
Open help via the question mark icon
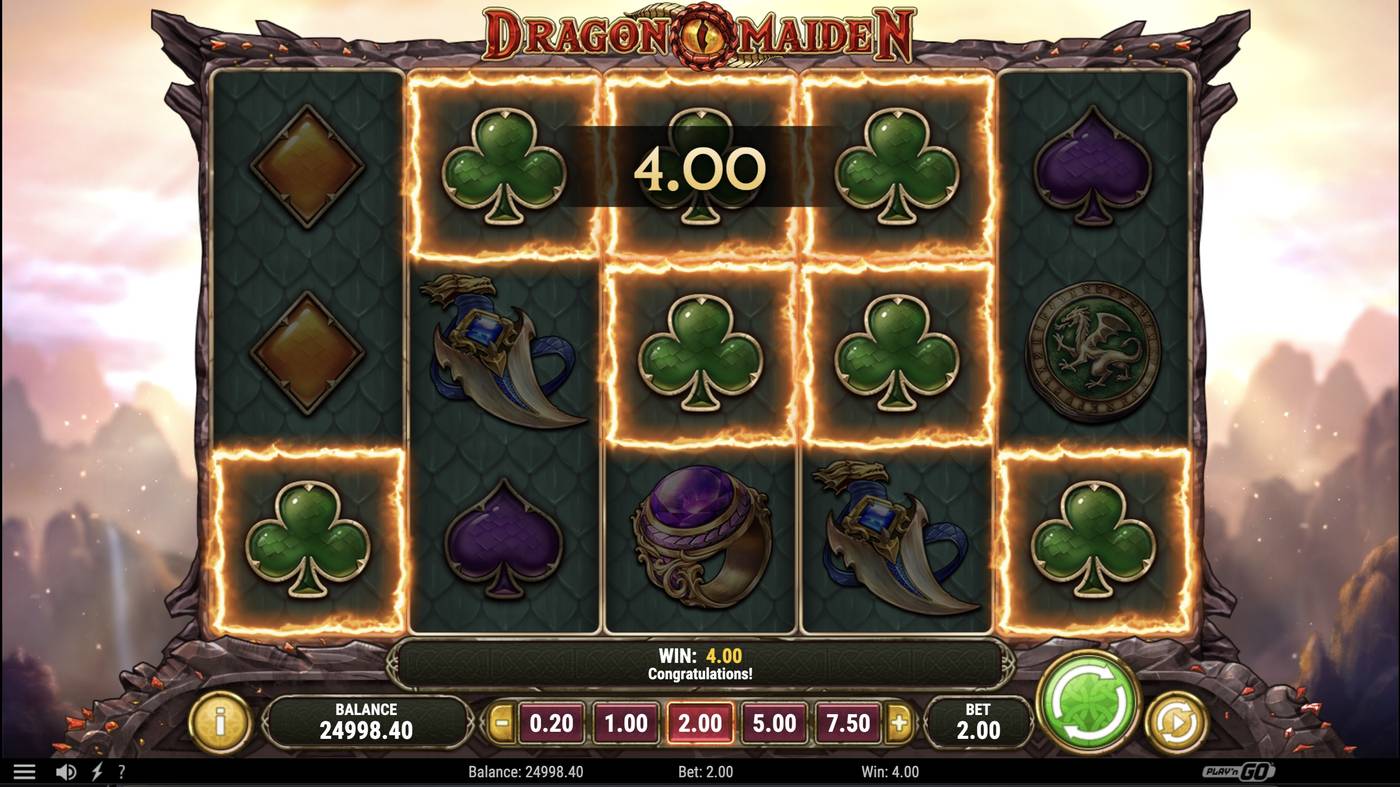pos(121,770)
